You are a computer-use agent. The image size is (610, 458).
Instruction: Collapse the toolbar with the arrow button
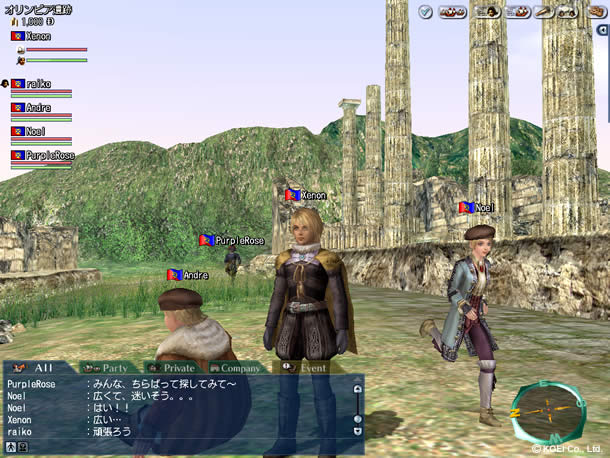(x=602, y=31)
